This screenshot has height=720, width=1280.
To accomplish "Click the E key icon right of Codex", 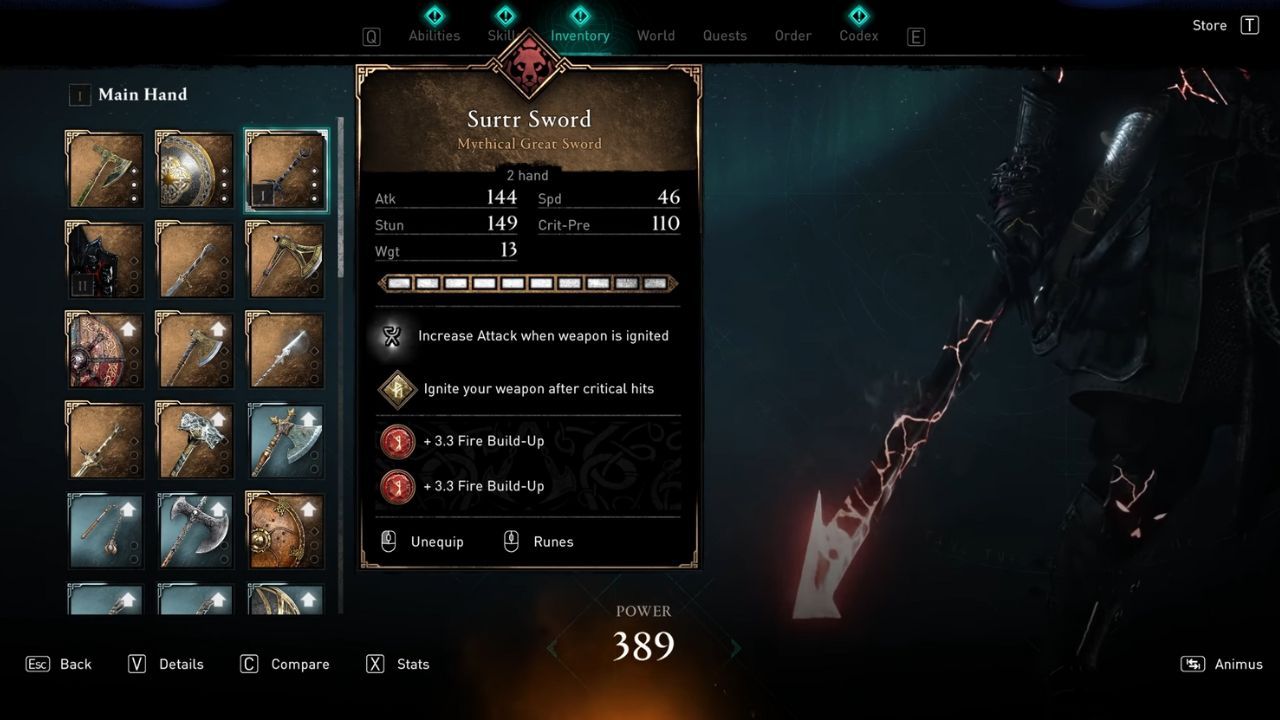I will click(915, 35).
